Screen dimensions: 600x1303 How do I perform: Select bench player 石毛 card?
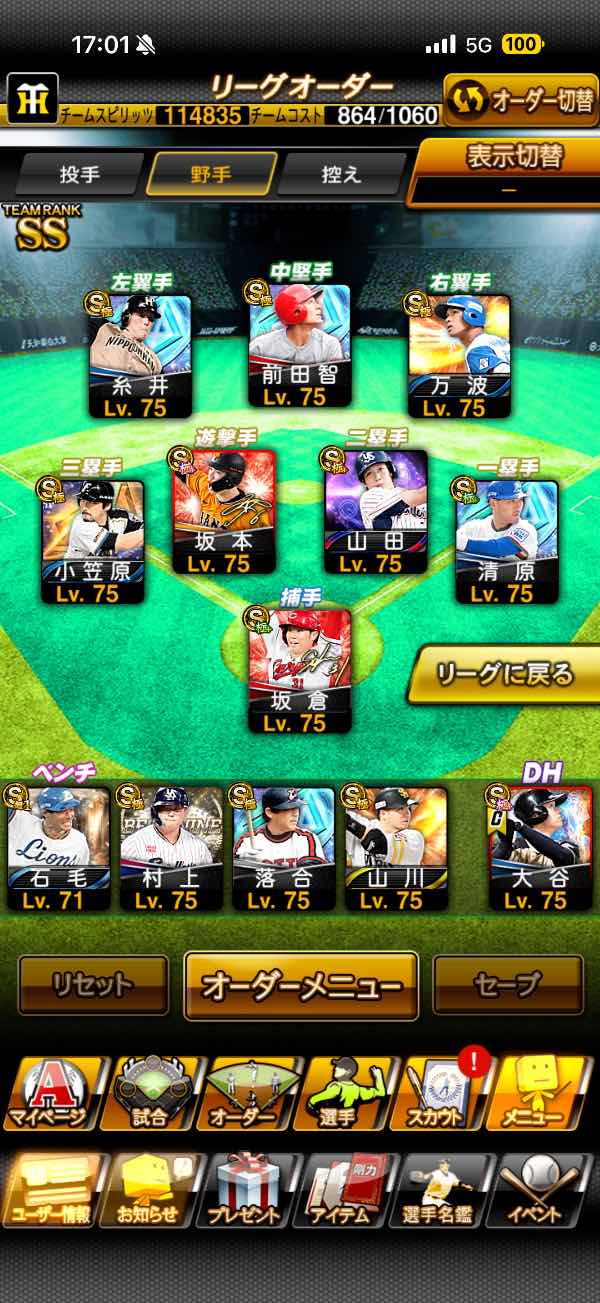tap(59, 848)
